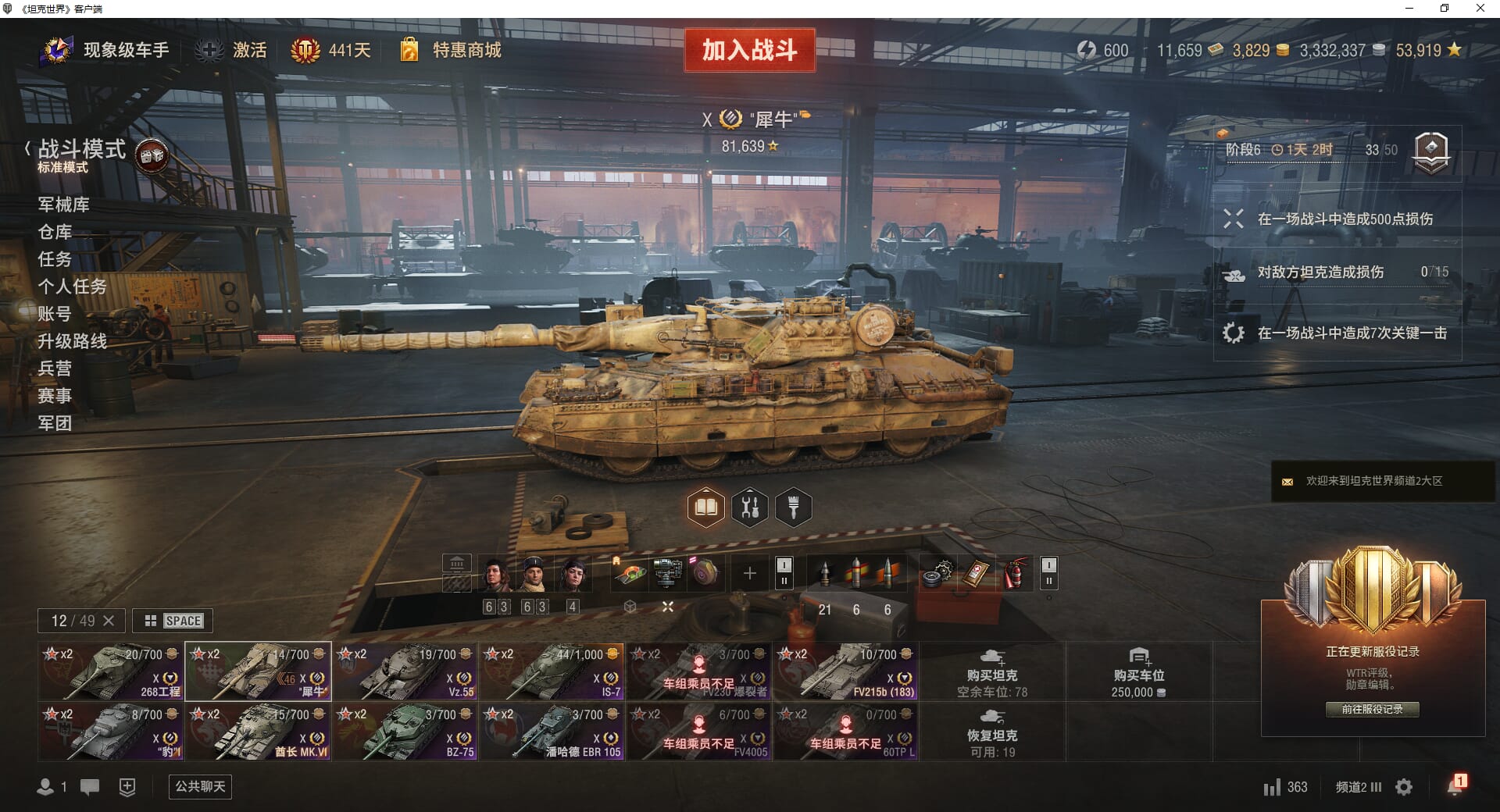The height and width of the screenshot is (812, 1500).
Task: Click the red 加入战斗 battle button
Action: (749, 51)
